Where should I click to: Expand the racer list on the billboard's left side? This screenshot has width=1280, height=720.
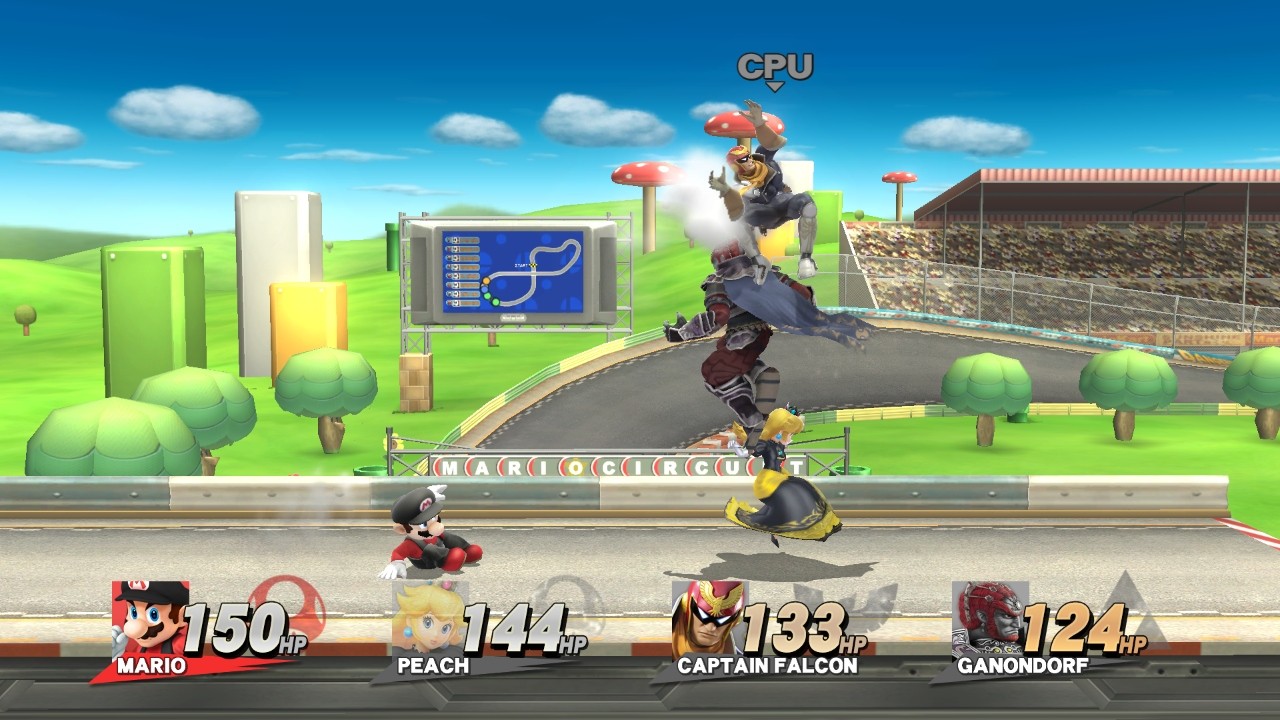pyautogui.click(x=462, y=272)
